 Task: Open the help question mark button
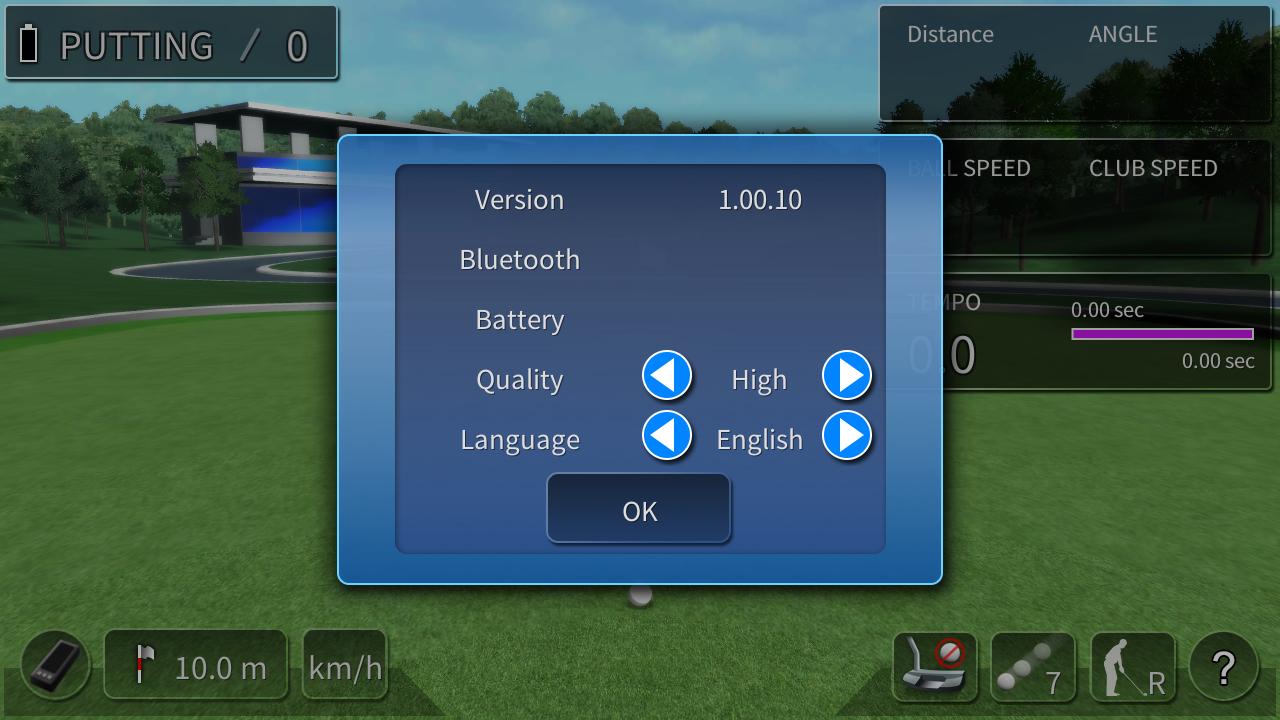pos(1223,666)
